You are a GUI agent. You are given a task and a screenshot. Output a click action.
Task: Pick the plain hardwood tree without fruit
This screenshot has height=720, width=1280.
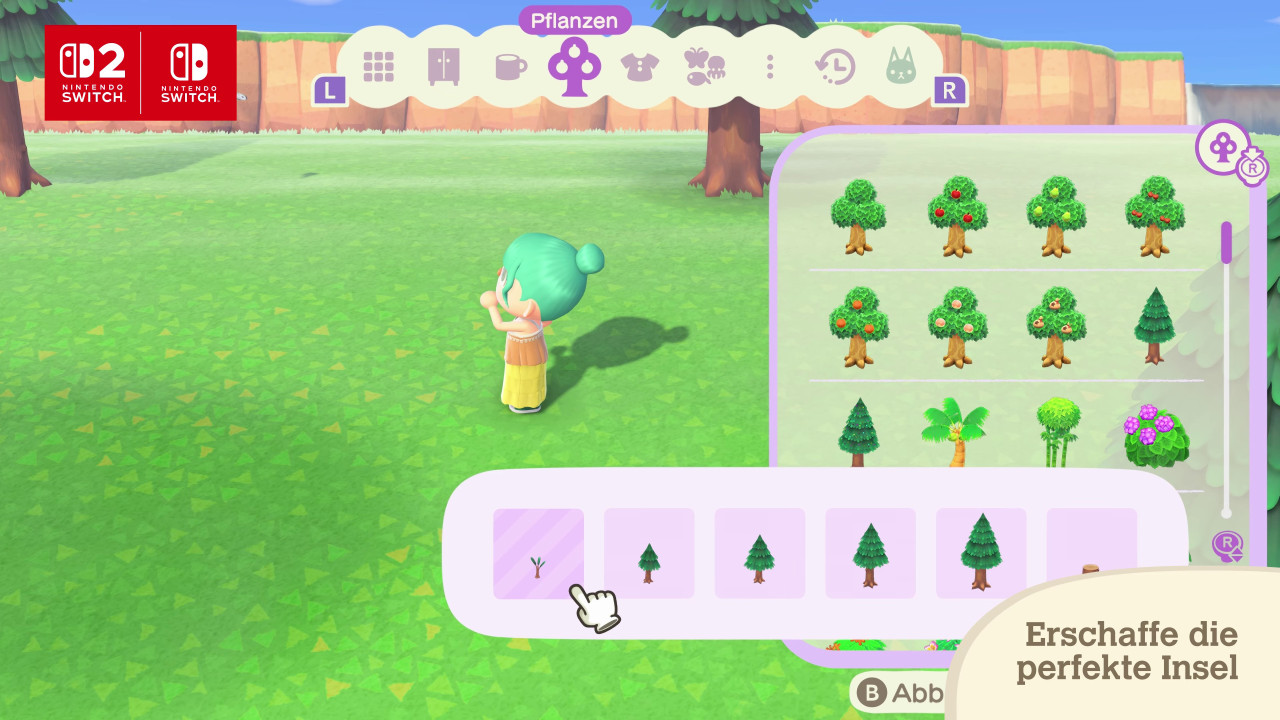point(857,216)
